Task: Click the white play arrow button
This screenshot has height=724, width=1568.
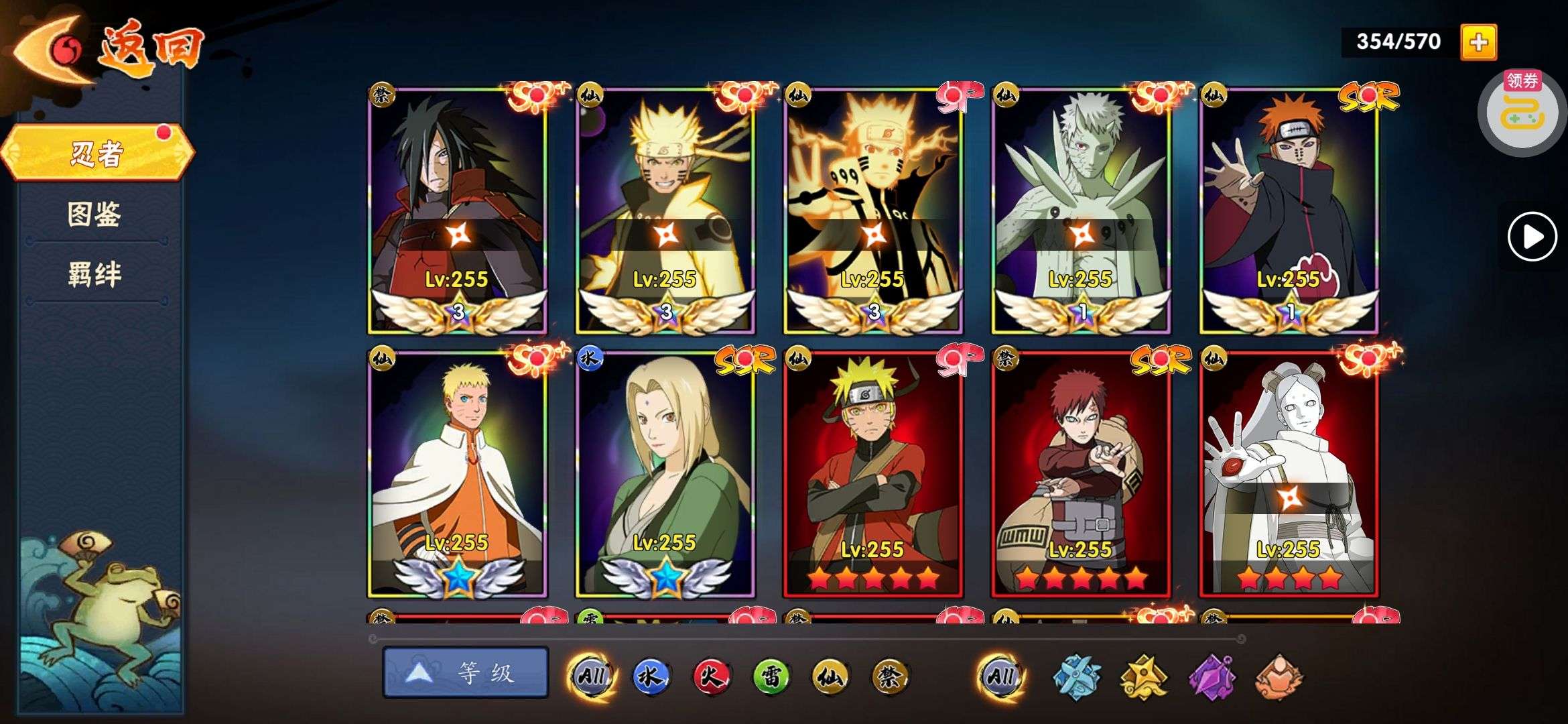Action: pyautogui.click(x=1532, y=236)
